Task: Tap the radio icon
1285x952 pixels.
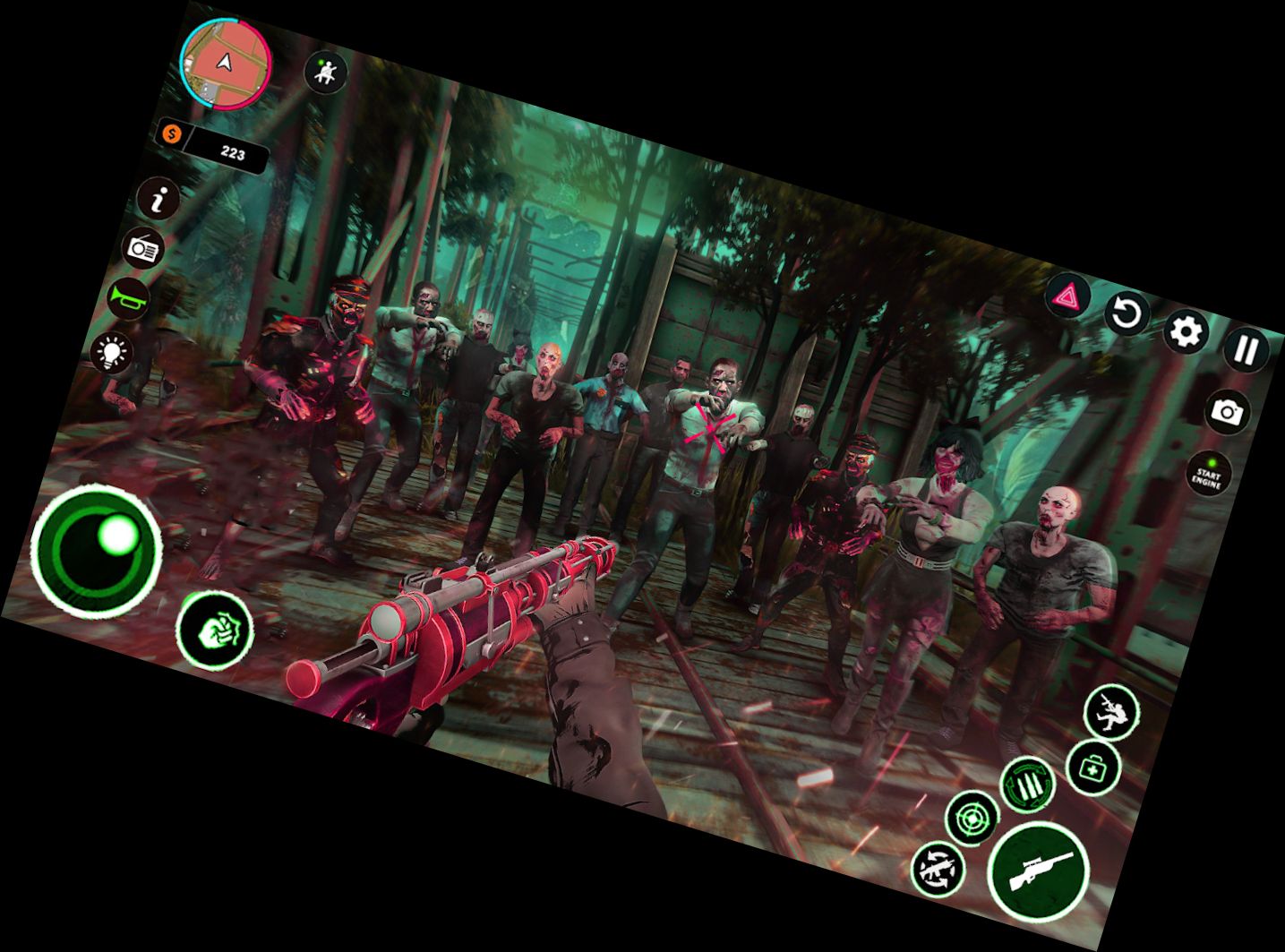Action: coord(143,248)
